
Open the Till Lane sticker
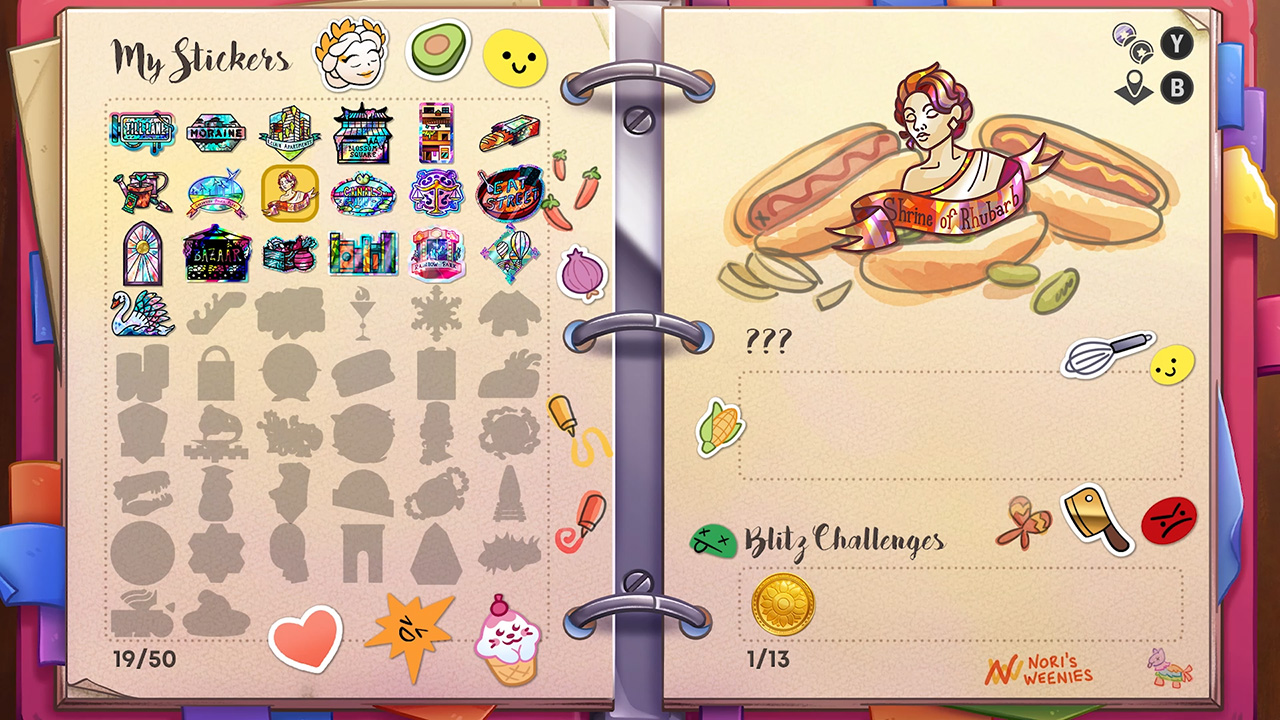[x=142, y=130]
